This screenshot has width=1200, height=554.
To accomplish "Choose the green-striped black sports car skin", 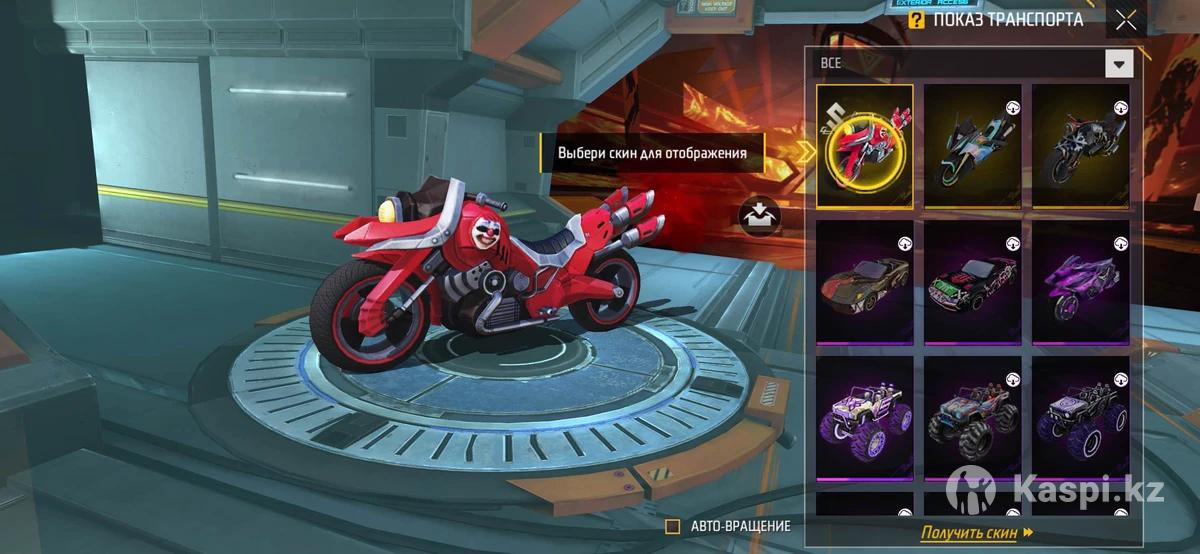I will (x=973, y=283).
